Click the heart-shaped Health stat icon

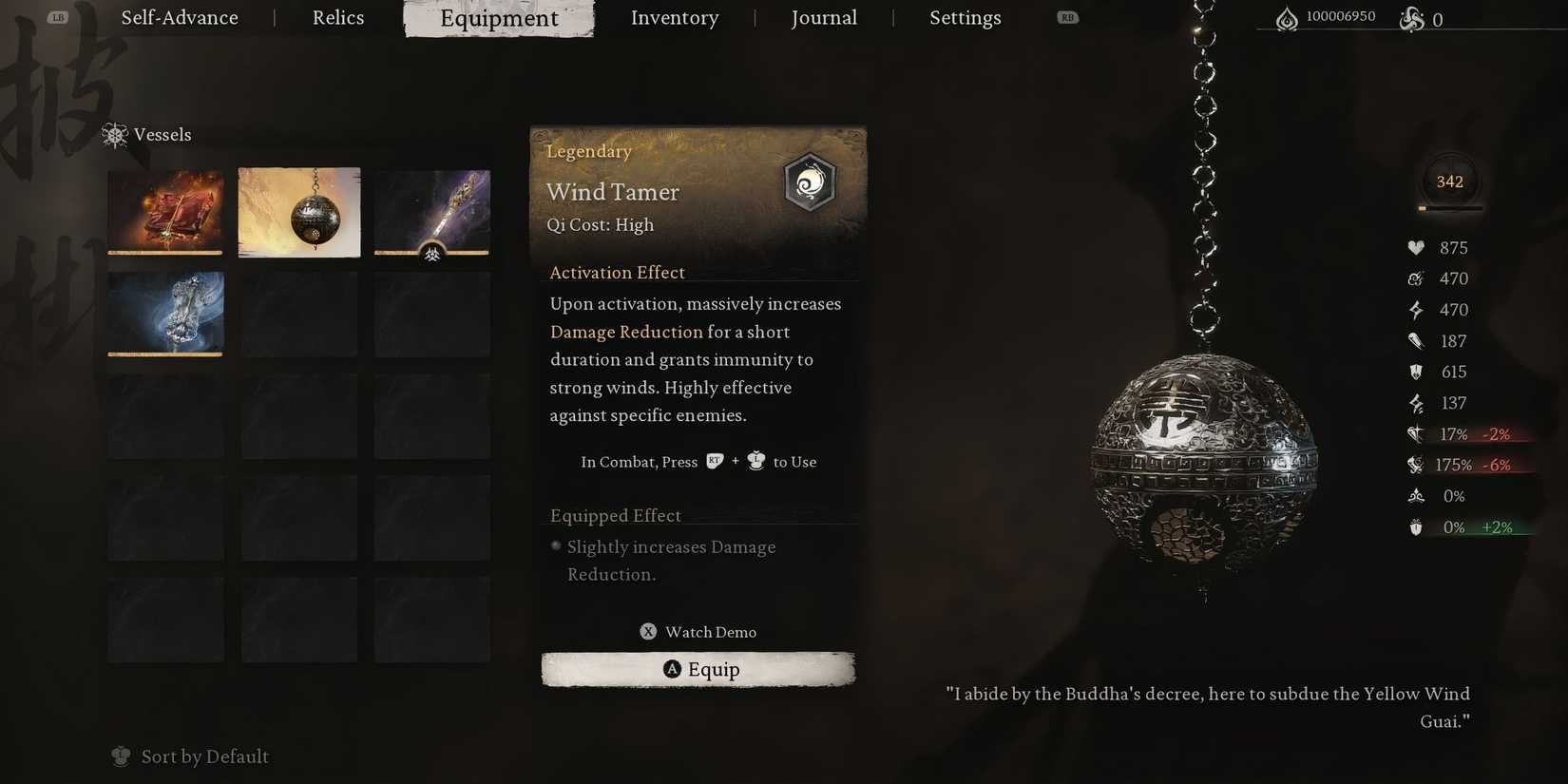(1415, 247)
